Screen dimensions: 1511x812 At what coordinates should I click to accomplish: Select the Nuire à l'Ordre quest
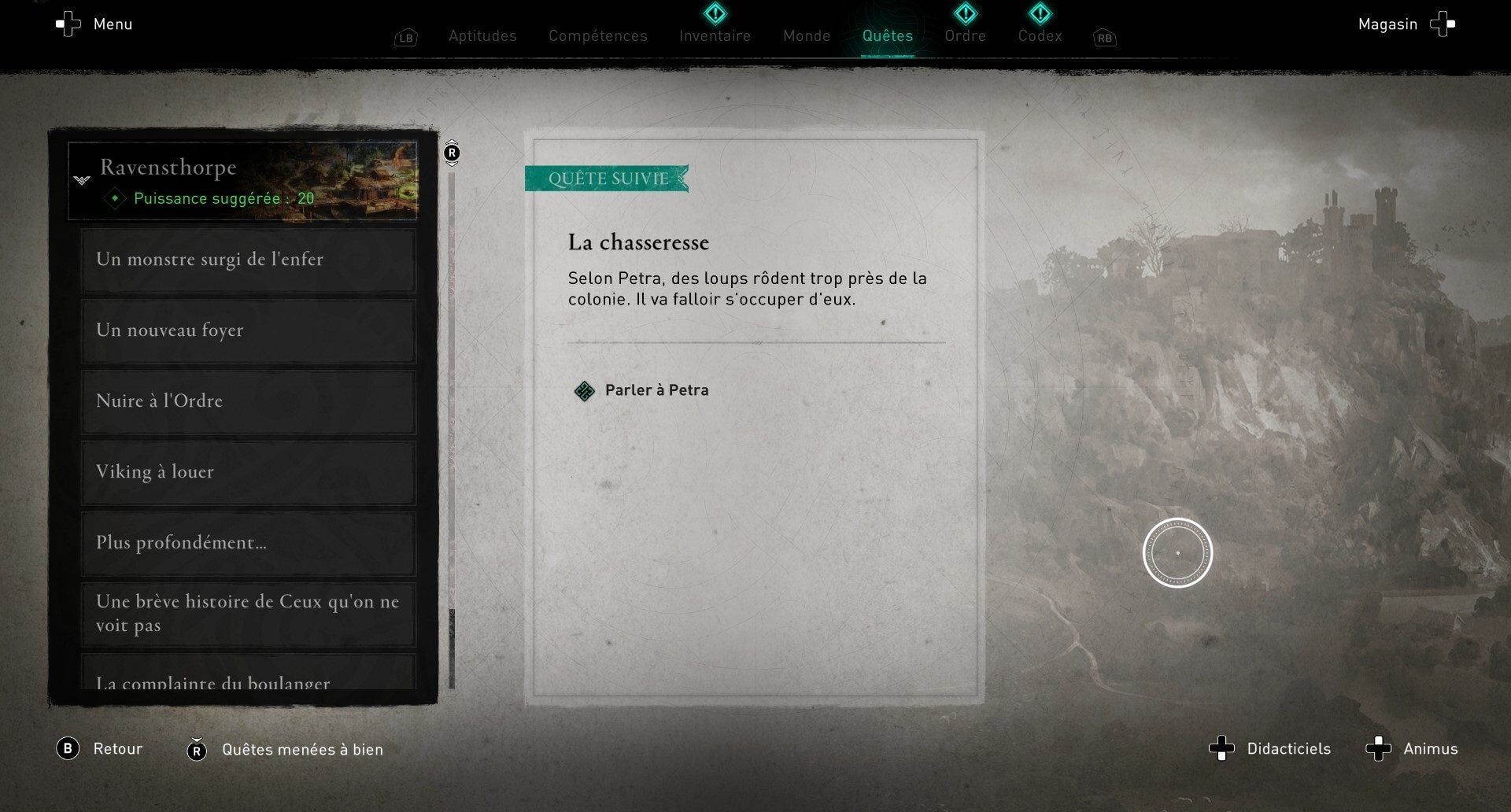pos(249,401)
